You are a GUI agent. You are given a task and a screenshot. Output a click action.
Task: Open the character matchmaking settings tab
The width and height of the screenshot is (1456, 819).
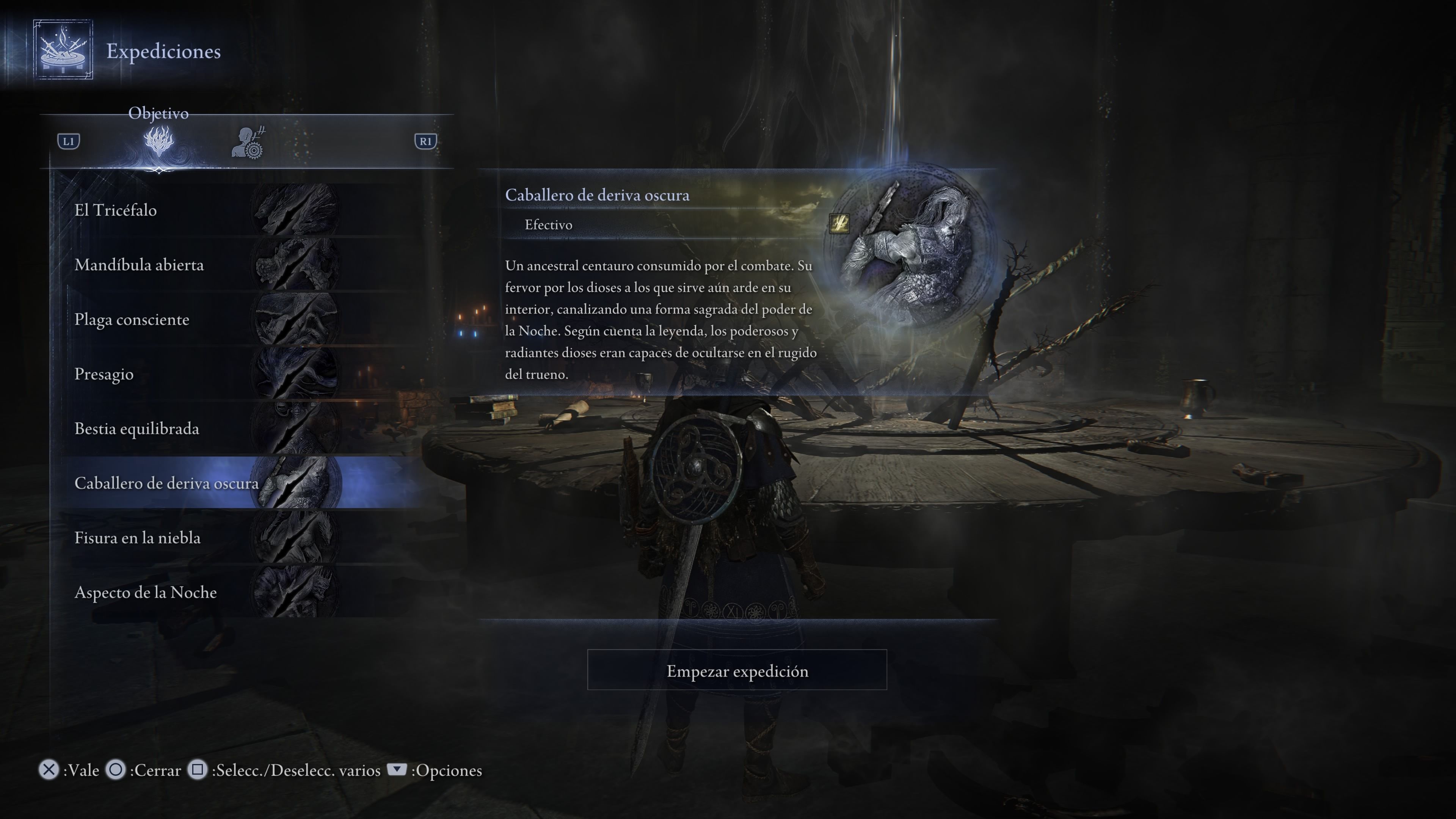click(248, 143)
